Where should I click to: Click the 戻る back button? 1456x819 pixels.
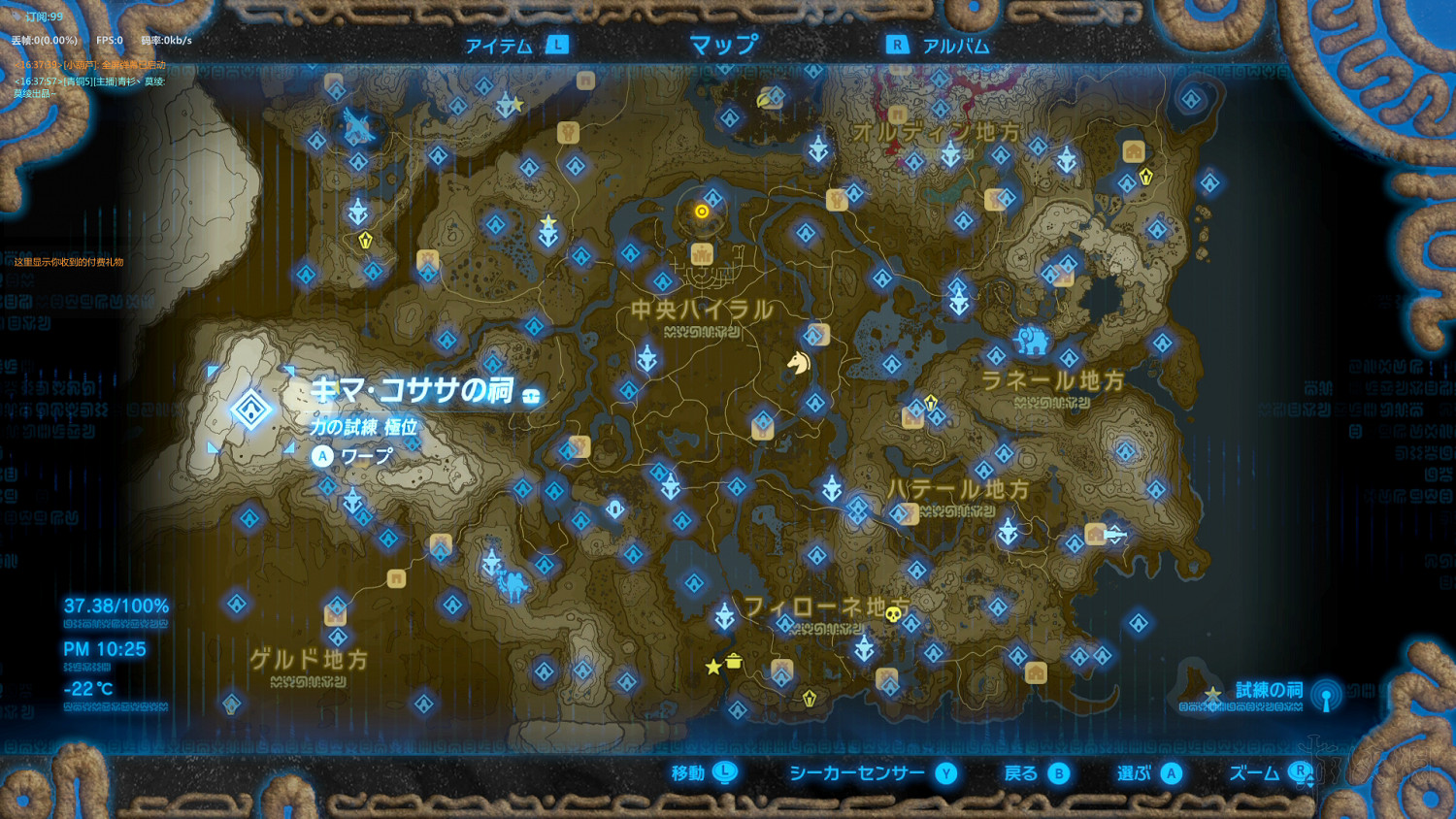click(x=1032, y=774)
